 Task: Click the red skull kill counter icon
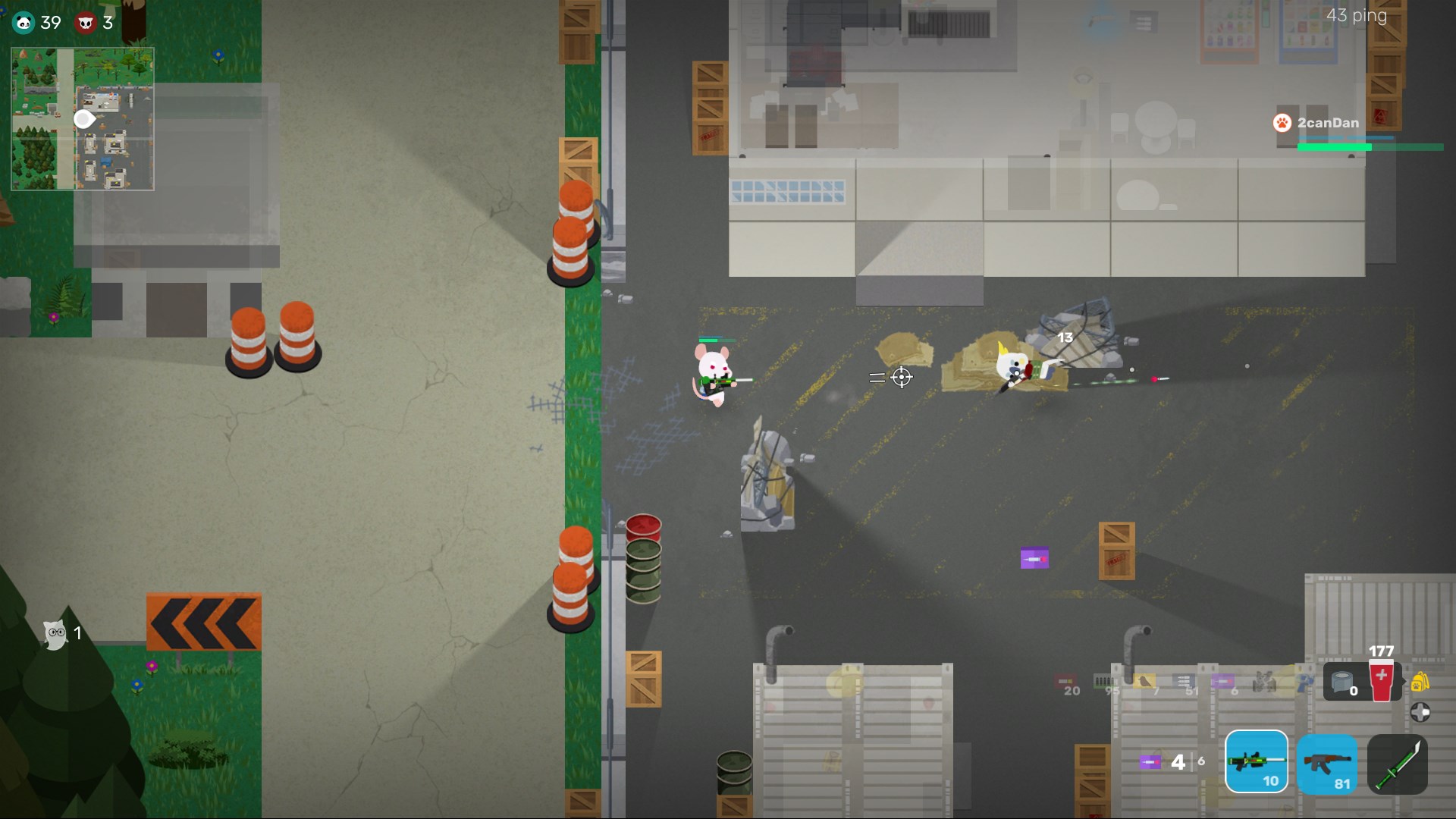pyautogui.click(x=86, y=23)
